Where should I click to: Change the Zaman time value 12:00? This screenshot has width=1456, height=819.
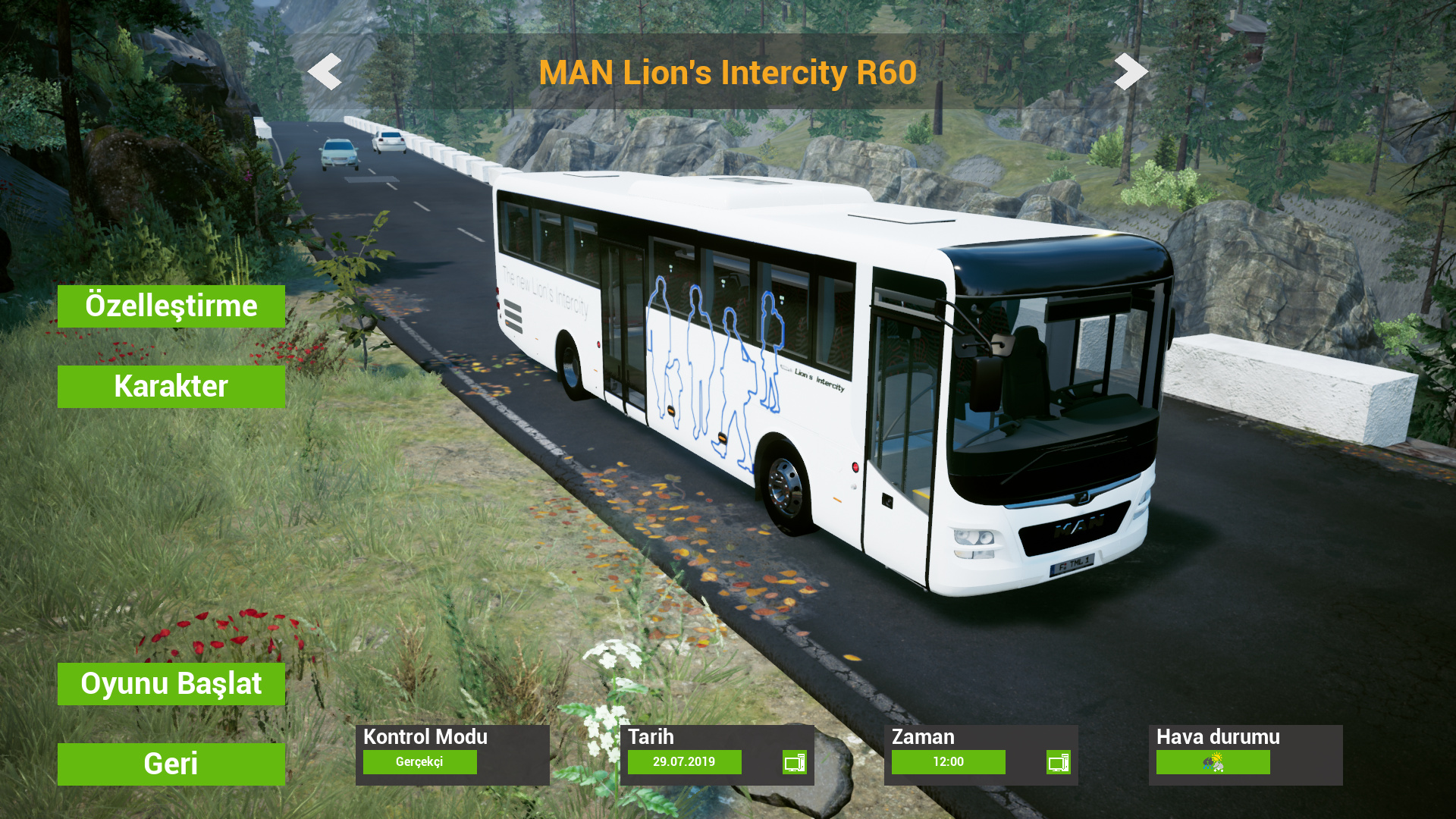[948, 762]
